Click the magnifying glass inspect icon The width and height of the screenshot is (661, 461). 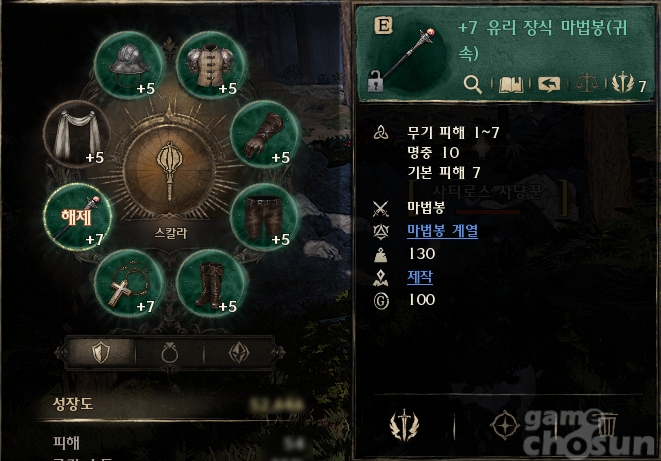[x=474, y=85]
